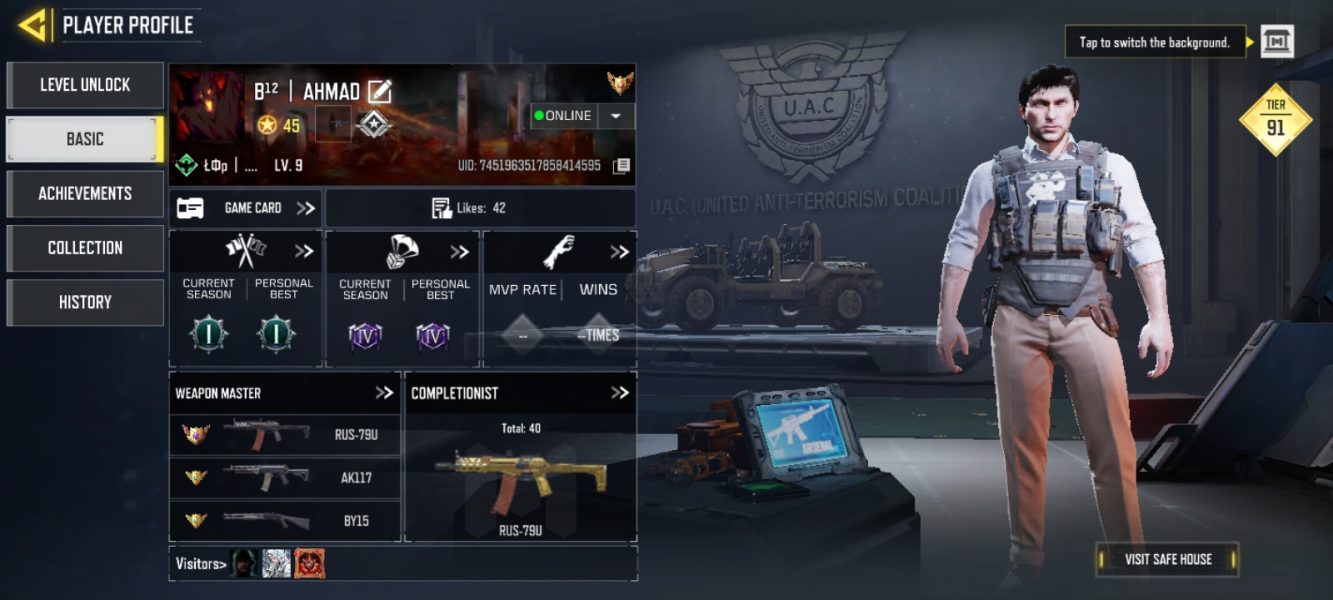Expand the Weapon Master section

384,393
